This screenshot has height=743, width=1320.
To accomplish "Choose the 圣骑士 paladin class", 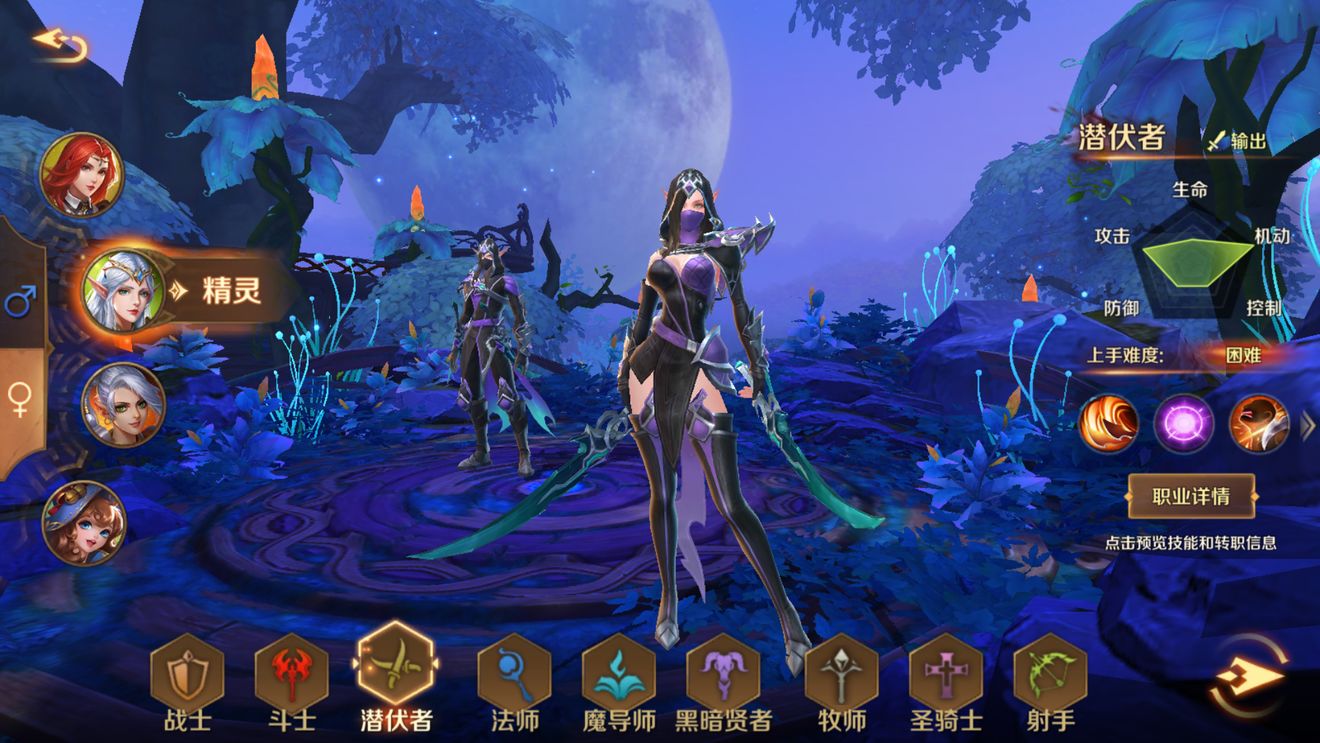I will tap(945, 672).
